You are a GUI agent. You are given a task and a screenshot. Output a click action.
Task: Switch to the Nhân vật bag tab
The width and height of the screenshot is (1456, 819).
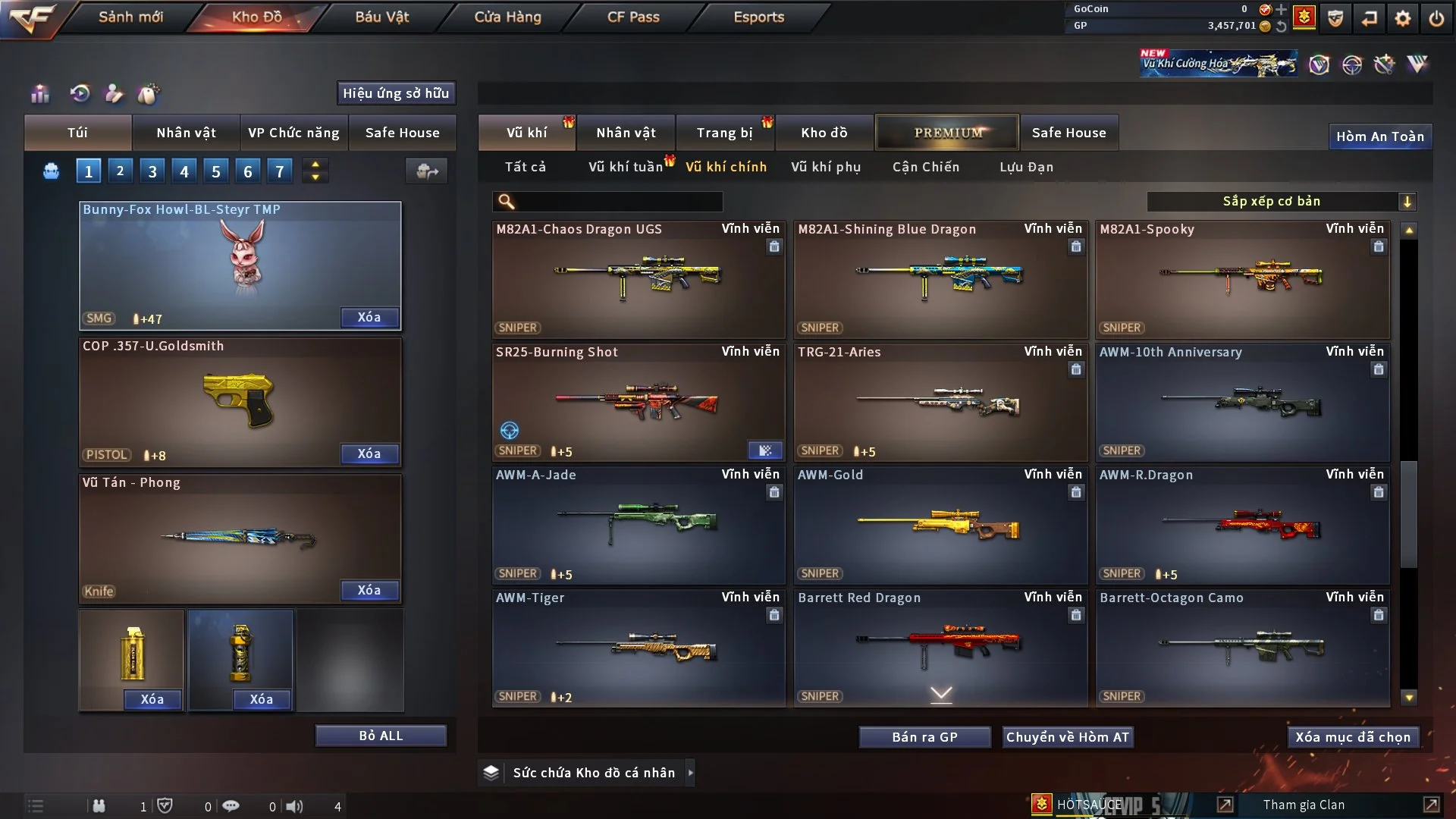click(x=186, y=133)
